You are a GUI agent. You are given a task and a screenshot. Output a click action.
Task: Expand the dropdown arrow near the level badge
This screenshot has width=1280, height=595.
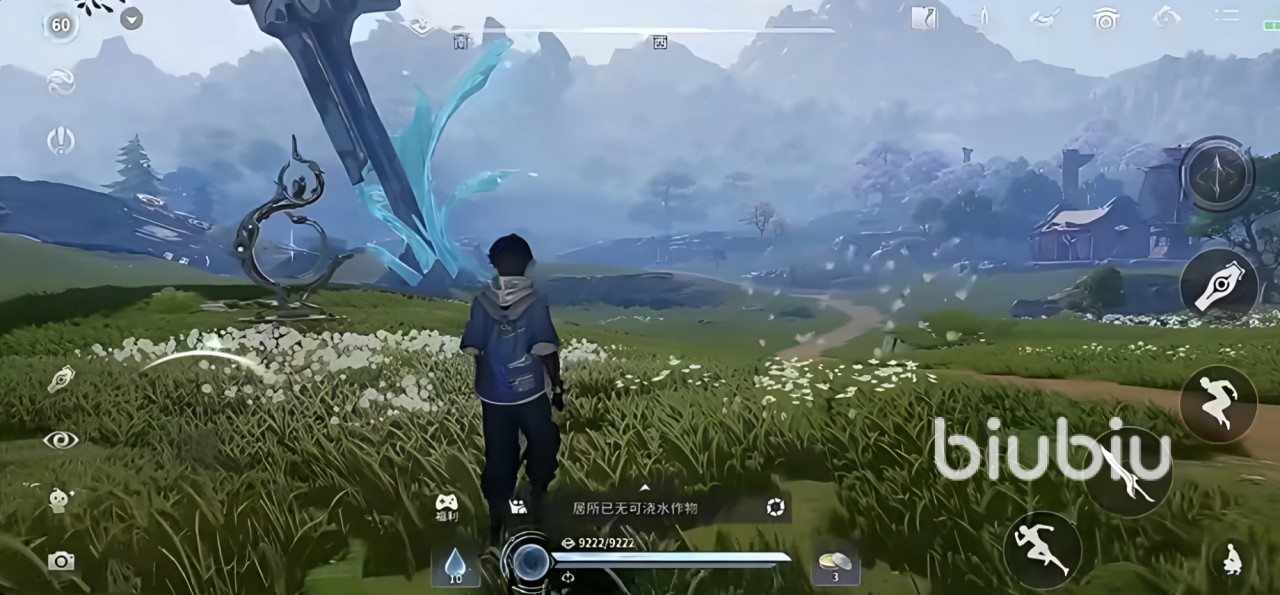click(x=131, y=19)
